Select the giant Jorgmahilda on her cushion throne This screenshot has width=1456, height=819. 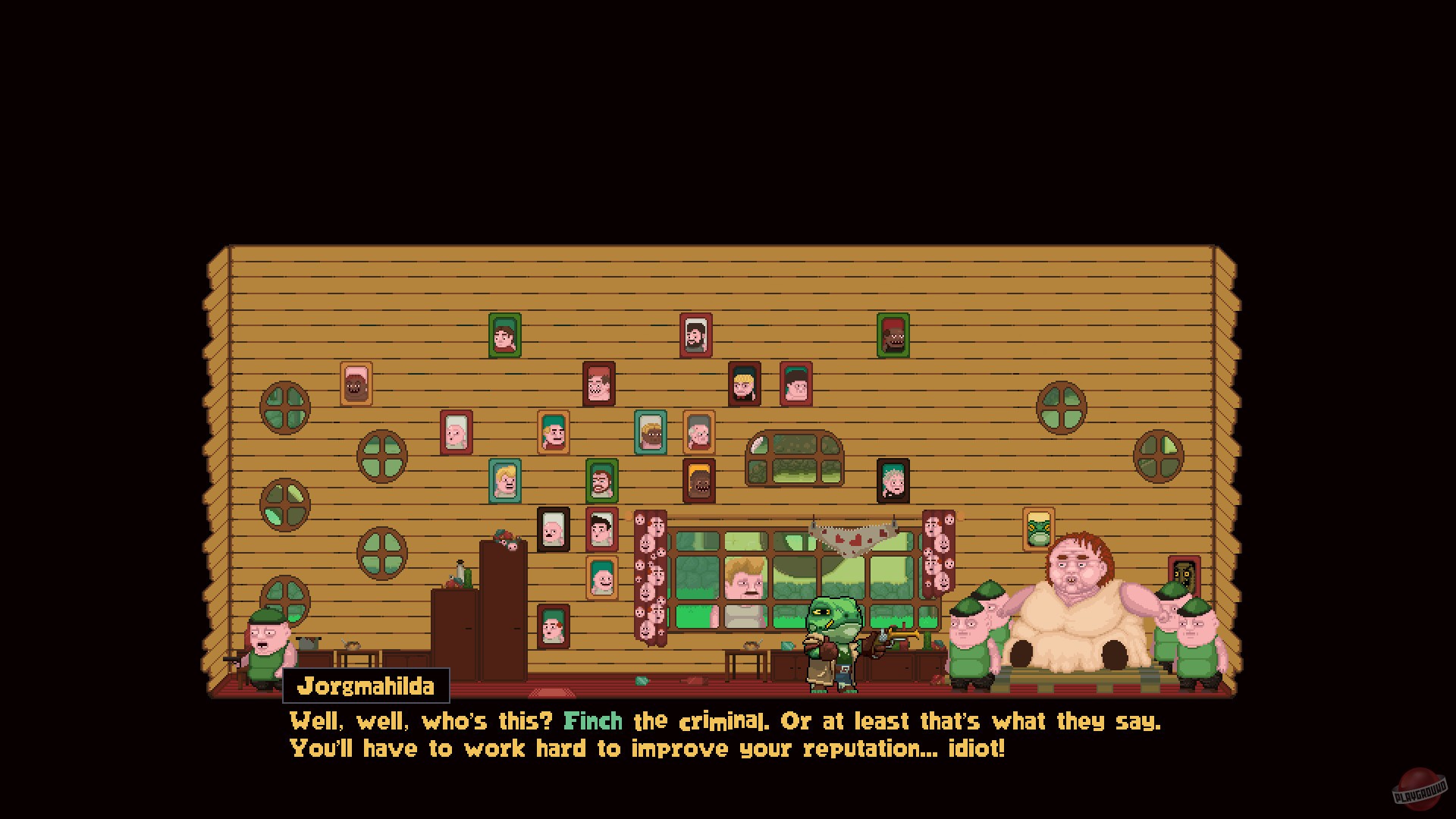point(1077,599)
